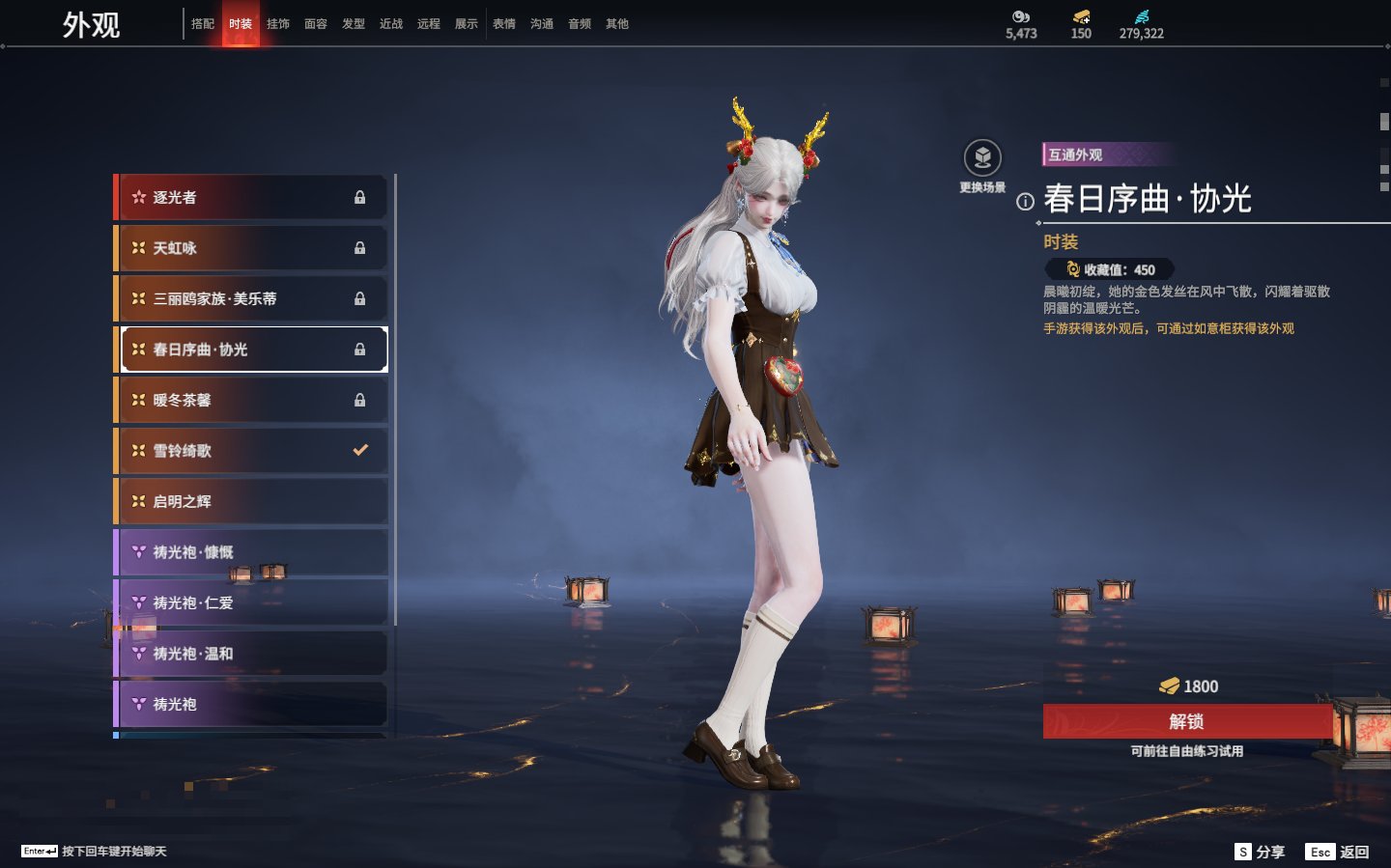The image size is (1391, 868).
Task: Unlock the outfit with the 解锁 button
Action: [x=1187, y=721]
